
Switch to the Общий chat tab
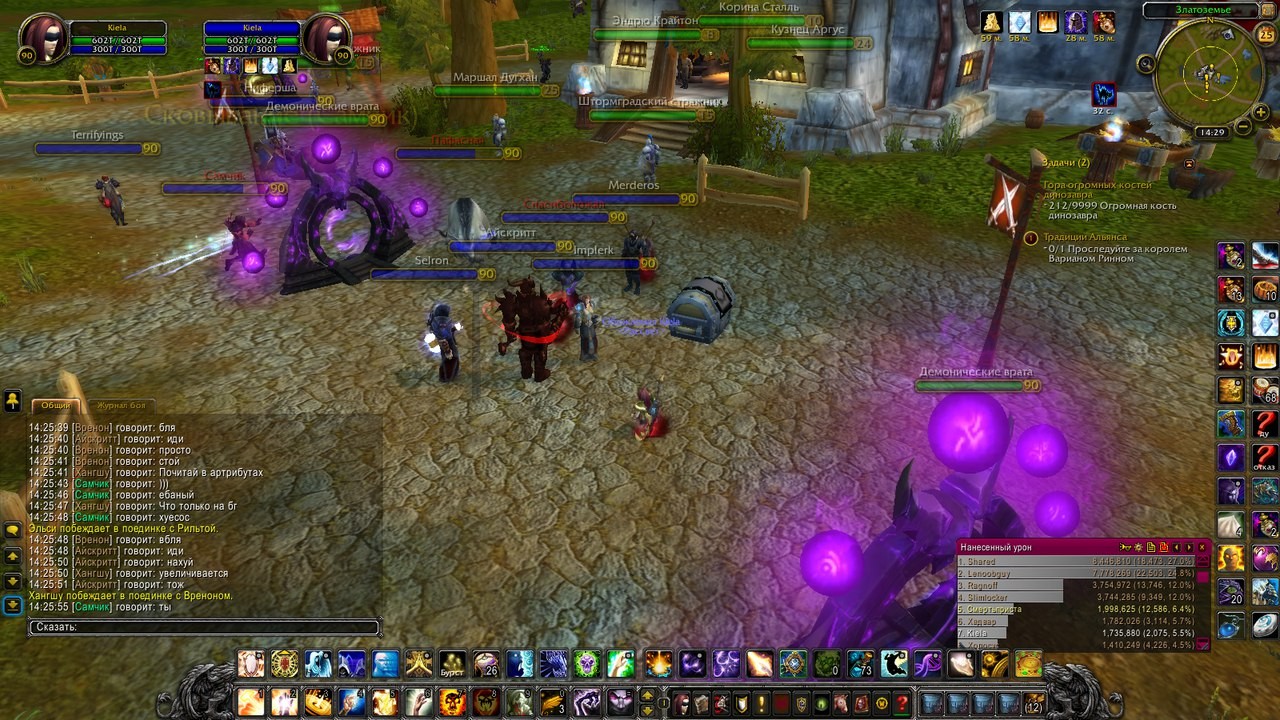[x=55, y=405]
